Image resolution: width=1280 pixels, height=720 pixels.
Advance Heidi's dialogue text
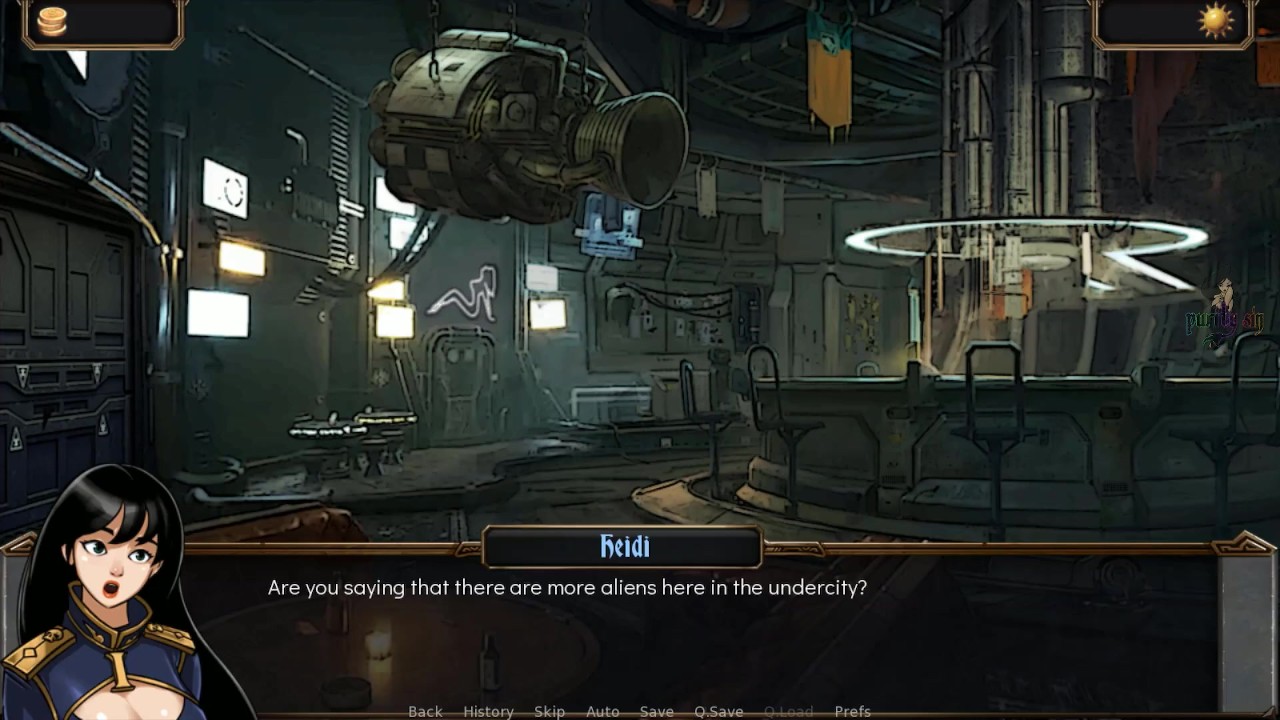click(640, 620)
